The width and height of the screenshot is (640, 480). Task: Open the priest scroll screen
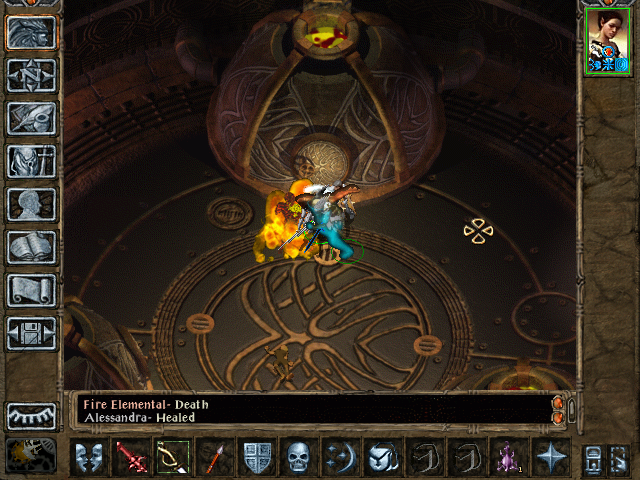(x=31, y=290)
